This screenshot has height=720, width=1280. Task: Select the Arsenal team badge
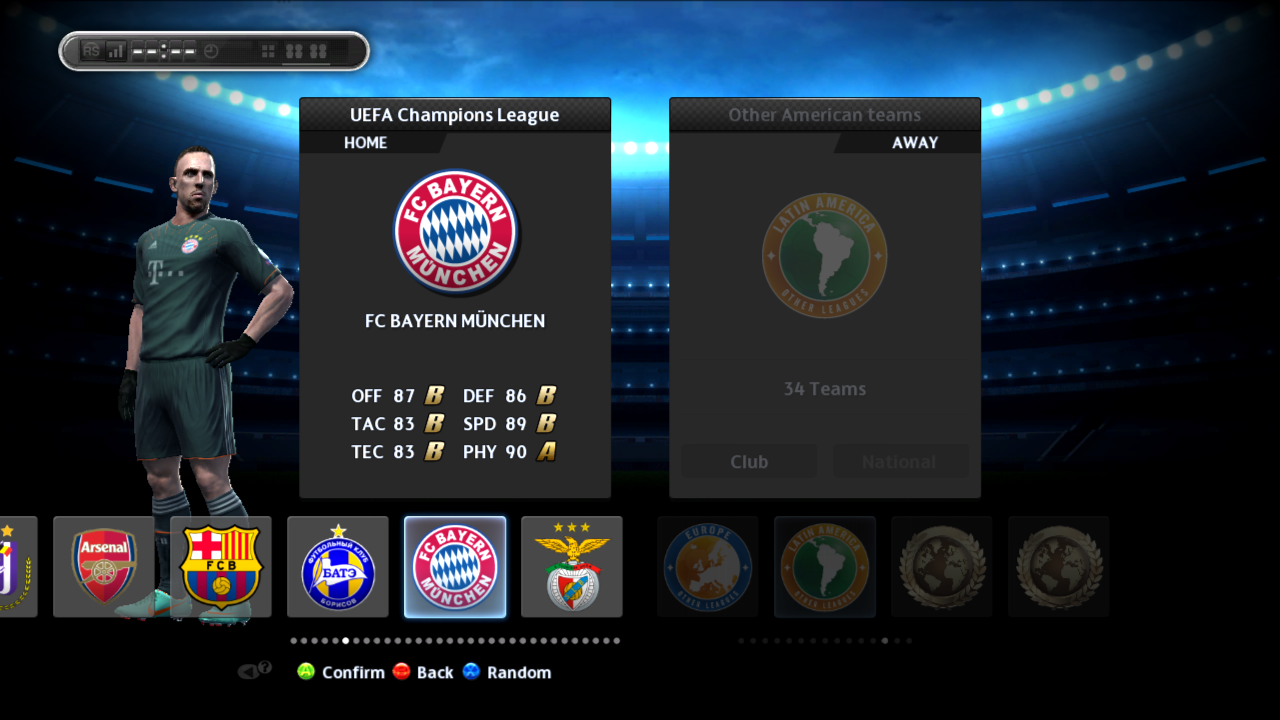pyautogui.click(x=104, y=566)
